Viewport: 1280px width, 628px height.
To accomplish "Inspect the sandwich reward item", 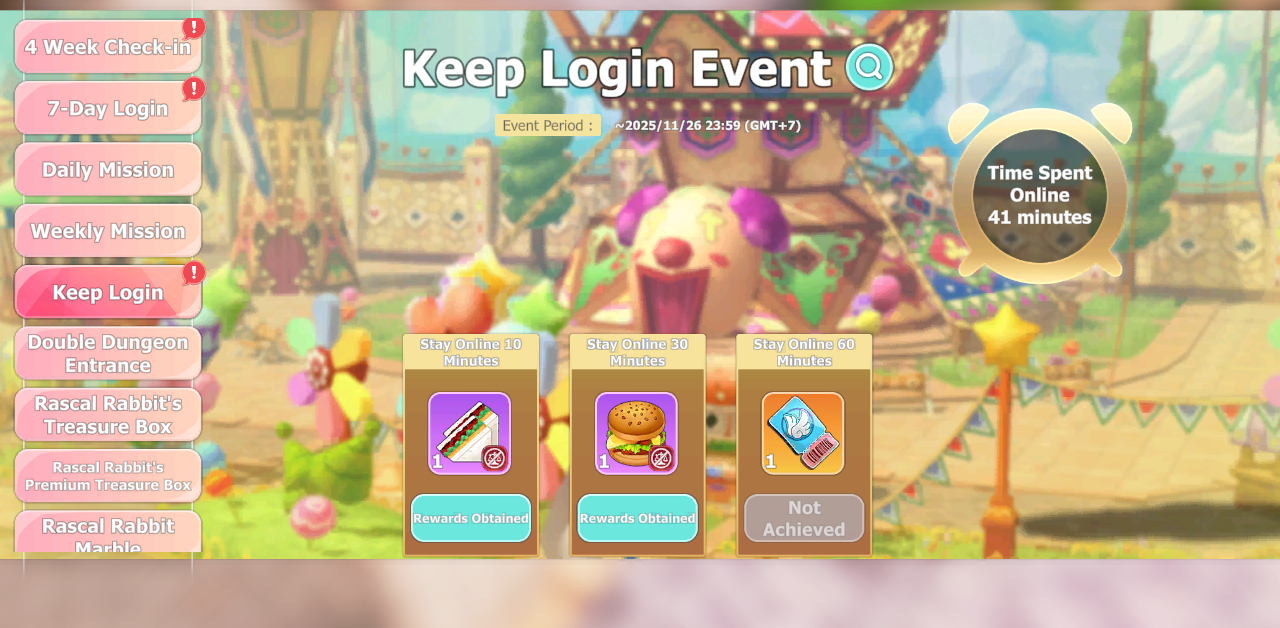I will coord(470,433).
